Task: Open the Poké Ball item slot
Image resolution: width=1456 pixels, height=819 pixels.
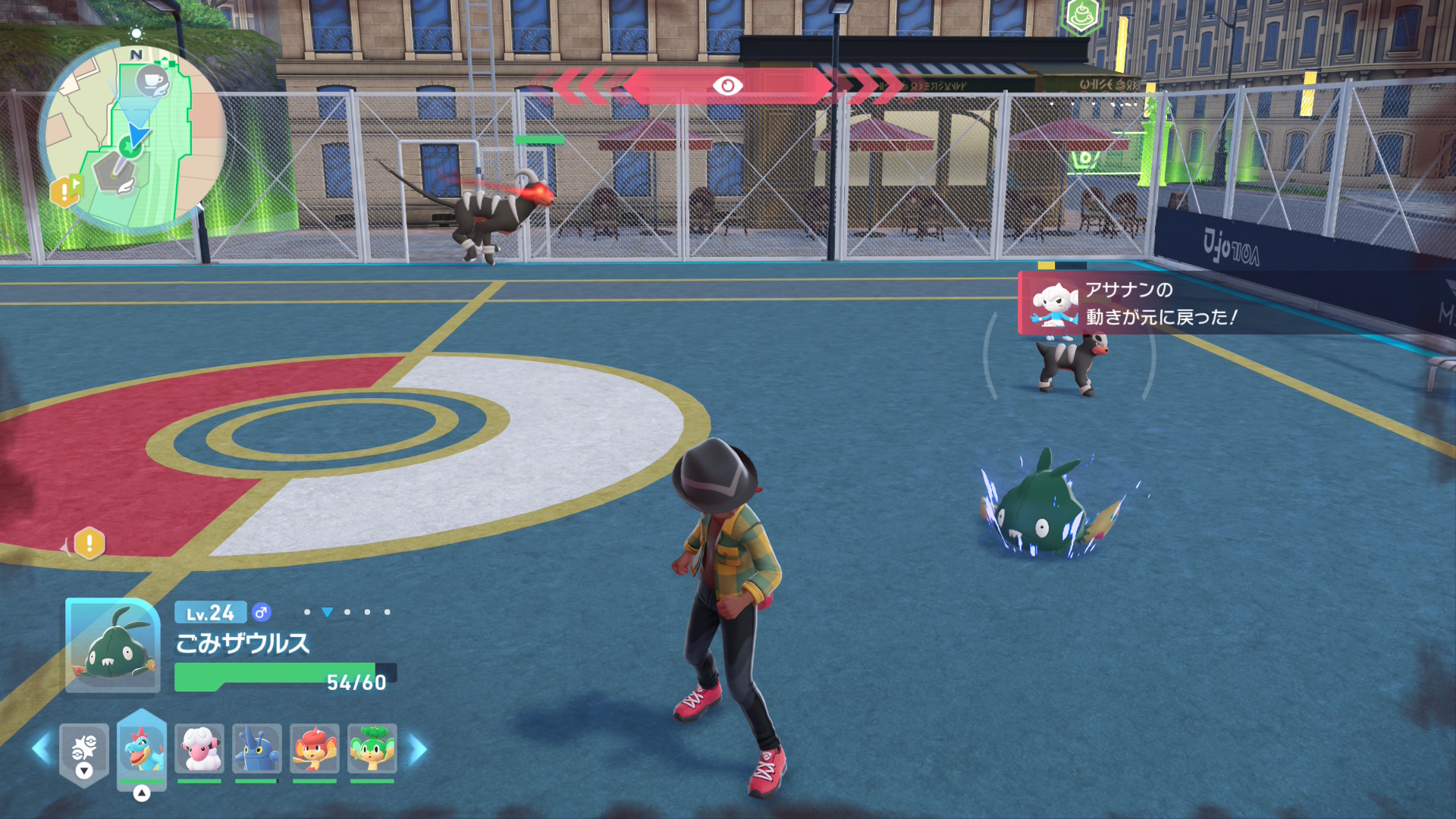Action: click(x=84, y=752)
